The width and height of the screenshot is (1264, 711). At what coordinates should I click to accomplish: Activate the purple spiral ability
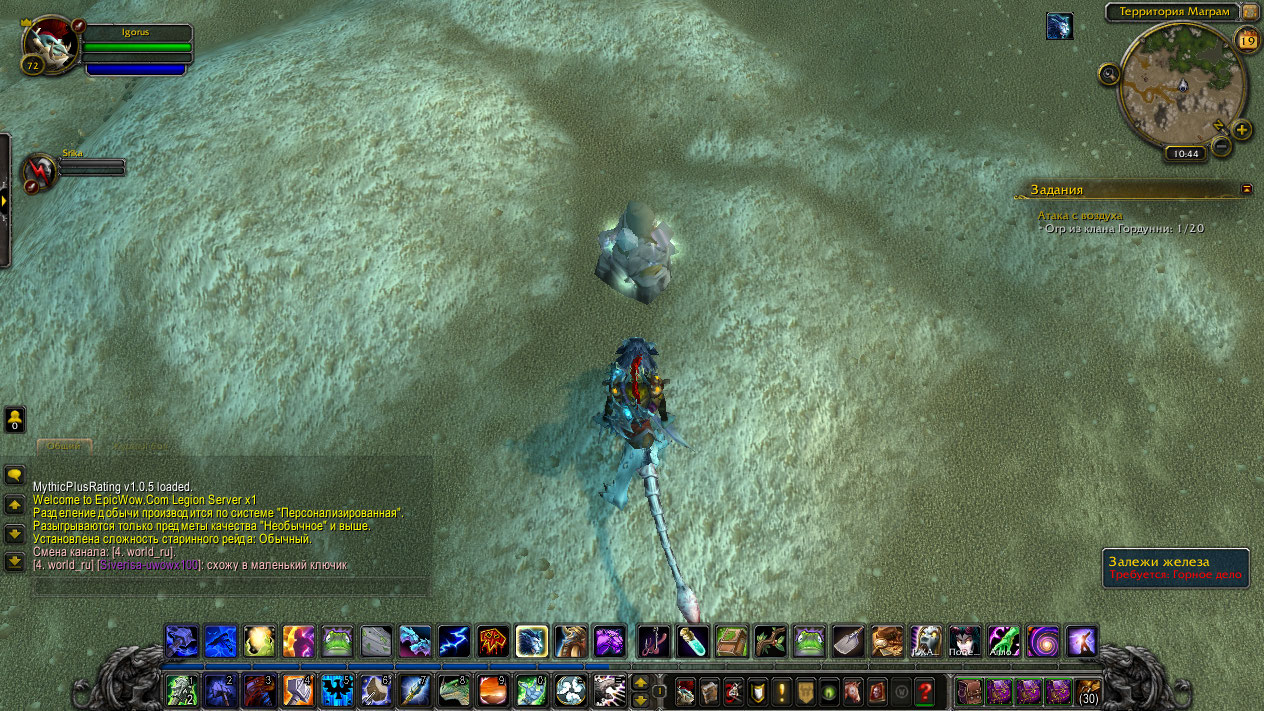pyautogui.click(x=1042, y=641)
